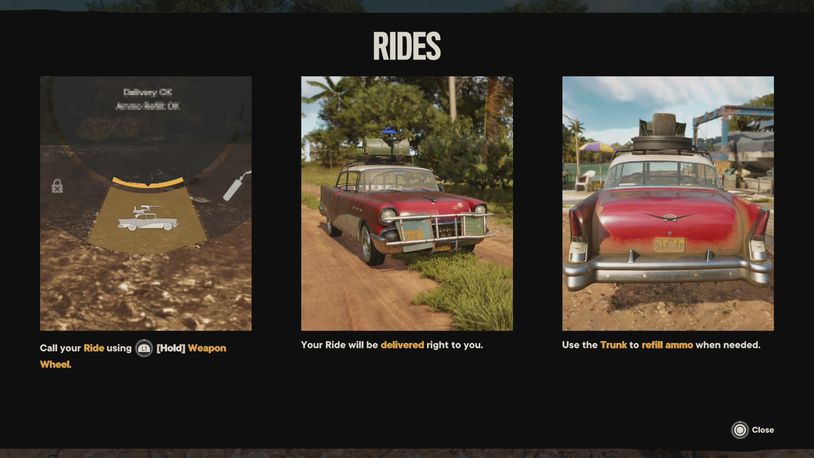Select the ride delivered tutorial image

click(407, 203)
